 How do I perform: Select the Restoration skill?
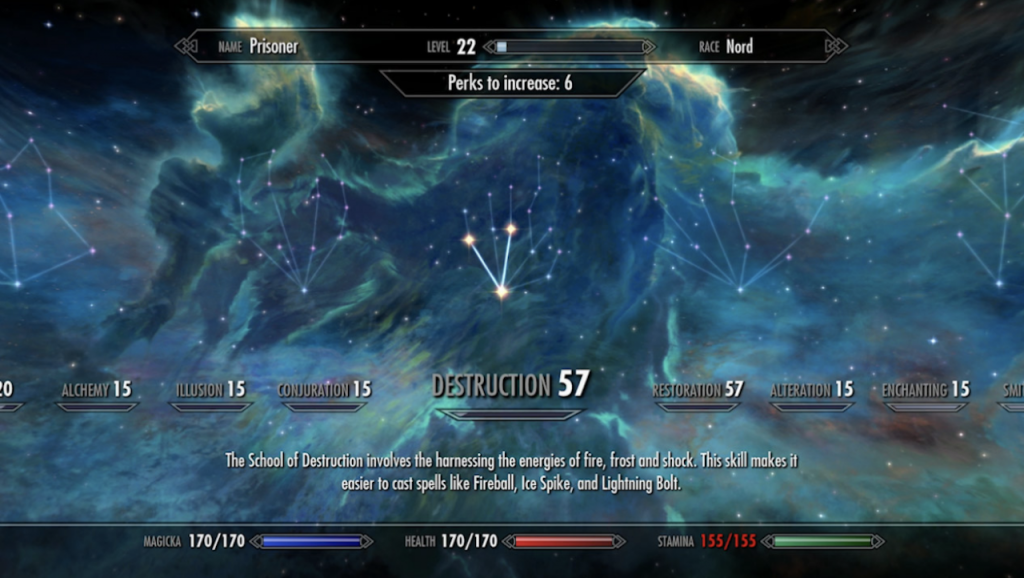698,390
